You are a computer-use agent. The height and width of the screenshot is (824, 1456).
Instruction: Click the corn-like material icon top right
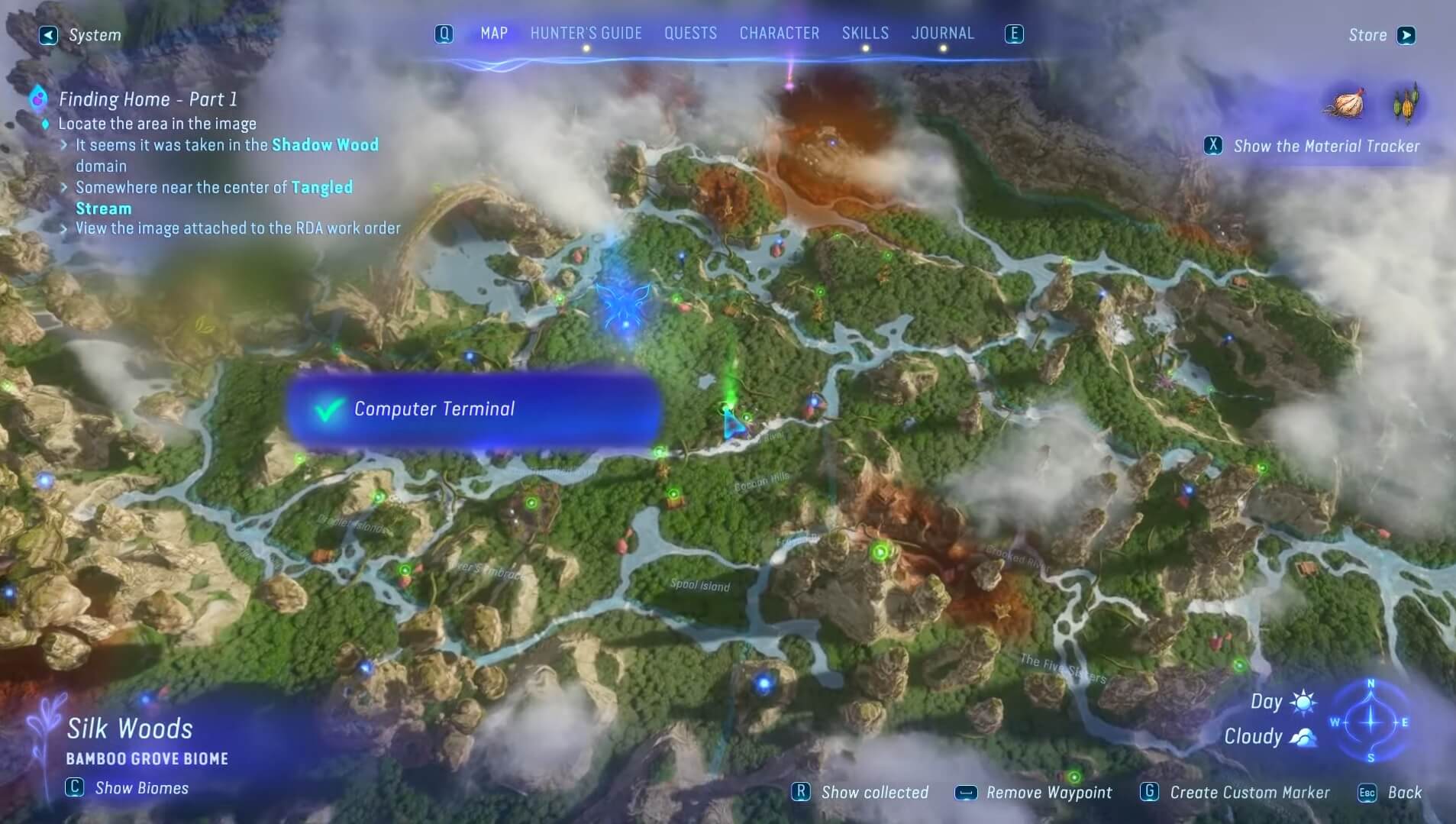[x=1407, y=105]
